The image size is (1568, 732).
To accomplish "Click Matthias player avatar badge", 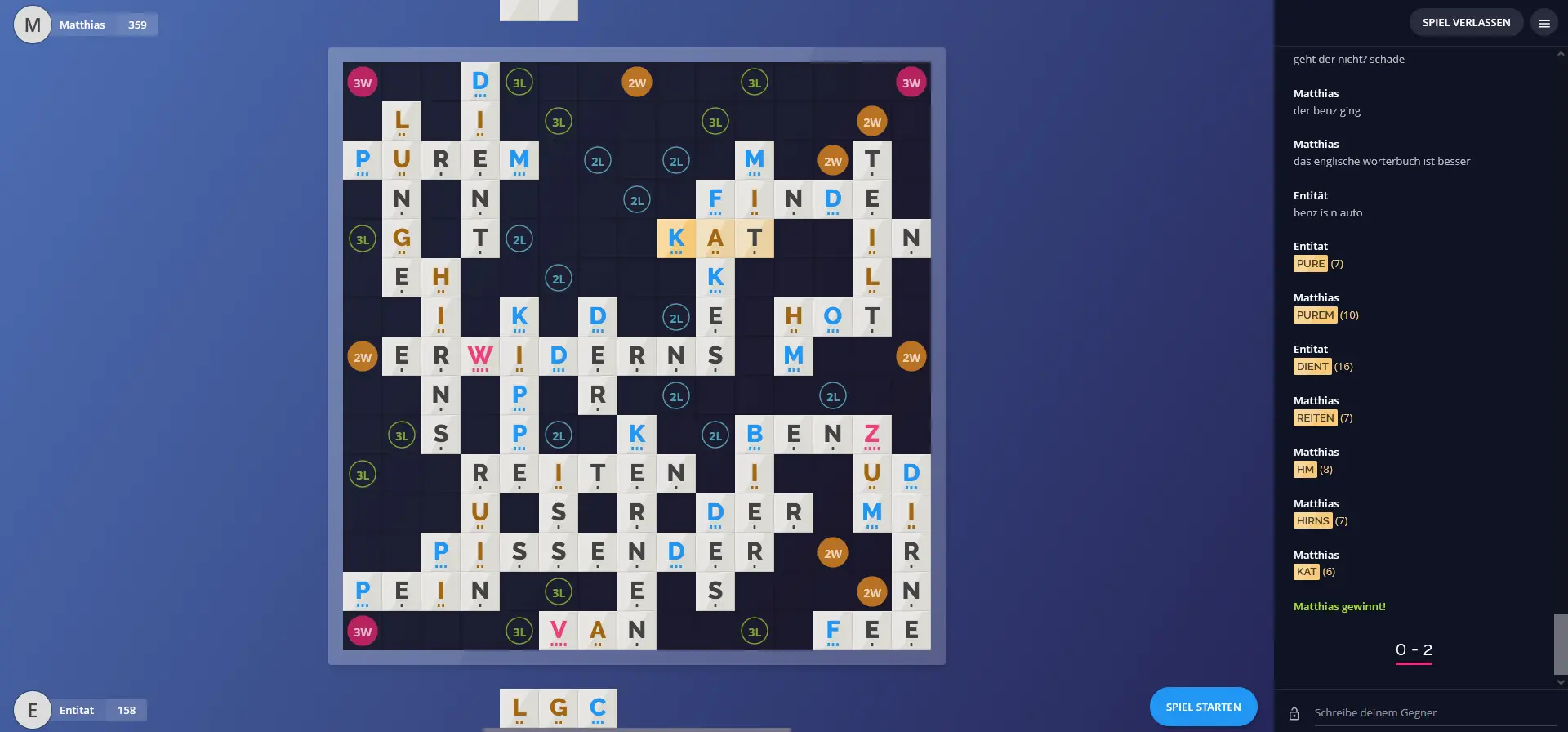I will pyautogui.click(x=33, y=25).
